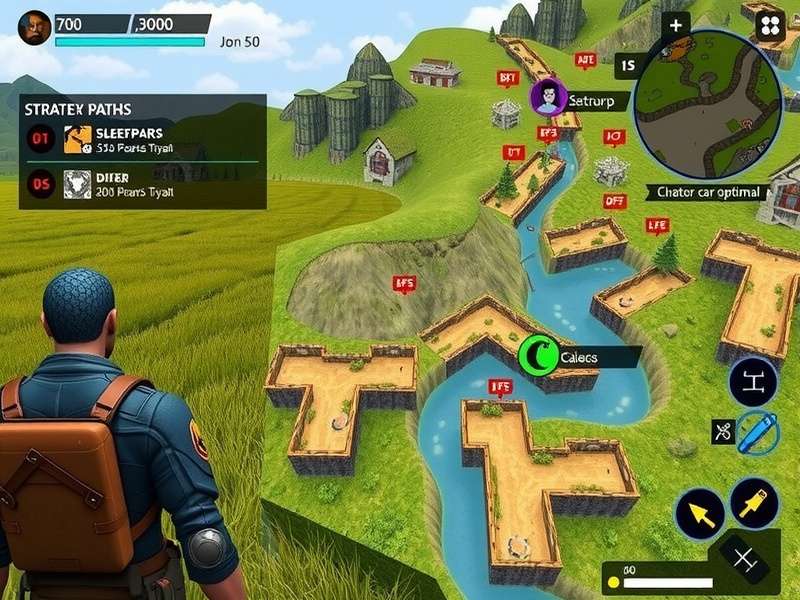This screenshot has width=800, height=600.
Task: Activate the yellow brush tool button
Action: (754, 502)
